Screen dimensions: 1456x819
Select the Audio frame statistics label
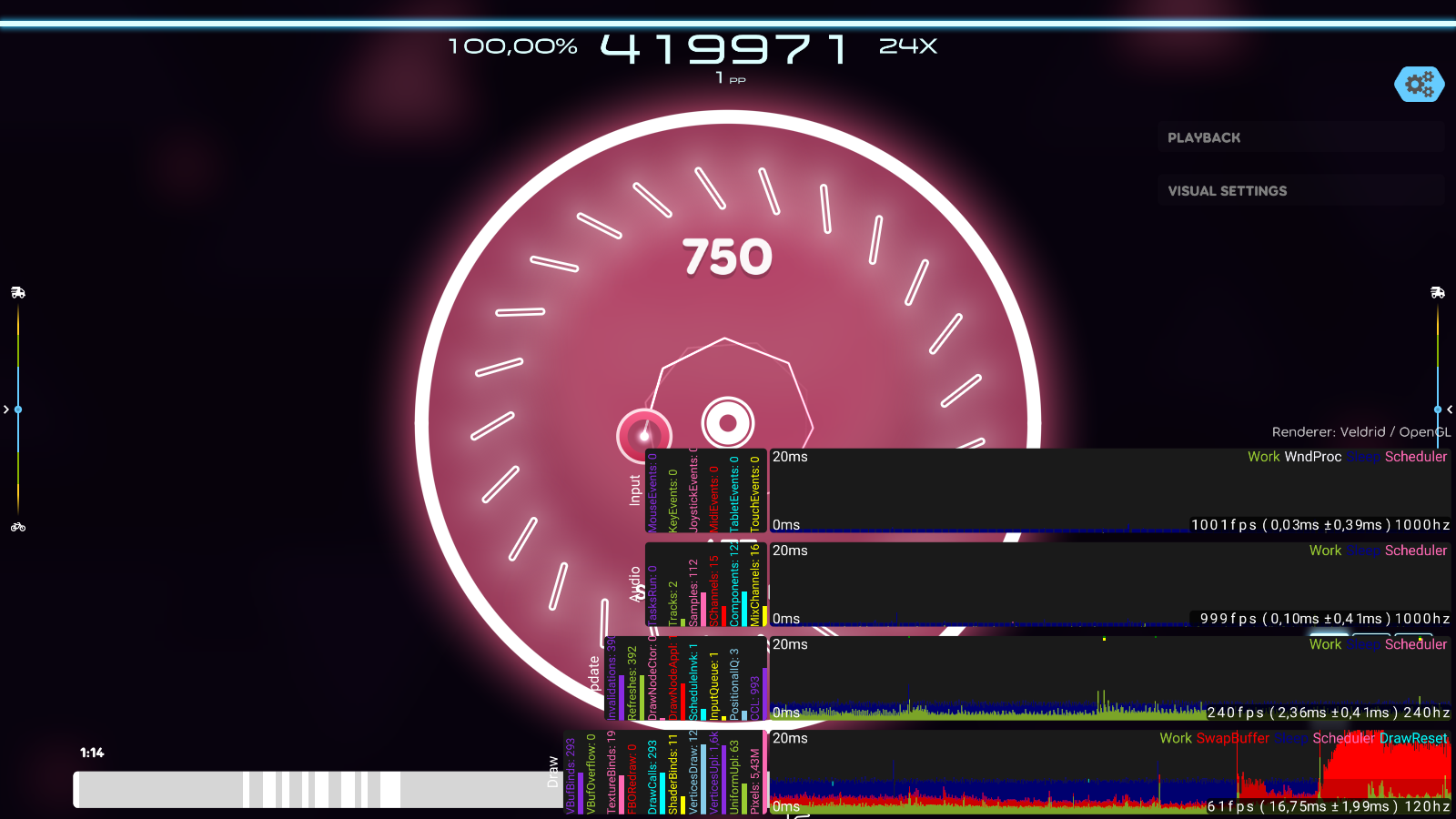(634, 585)
